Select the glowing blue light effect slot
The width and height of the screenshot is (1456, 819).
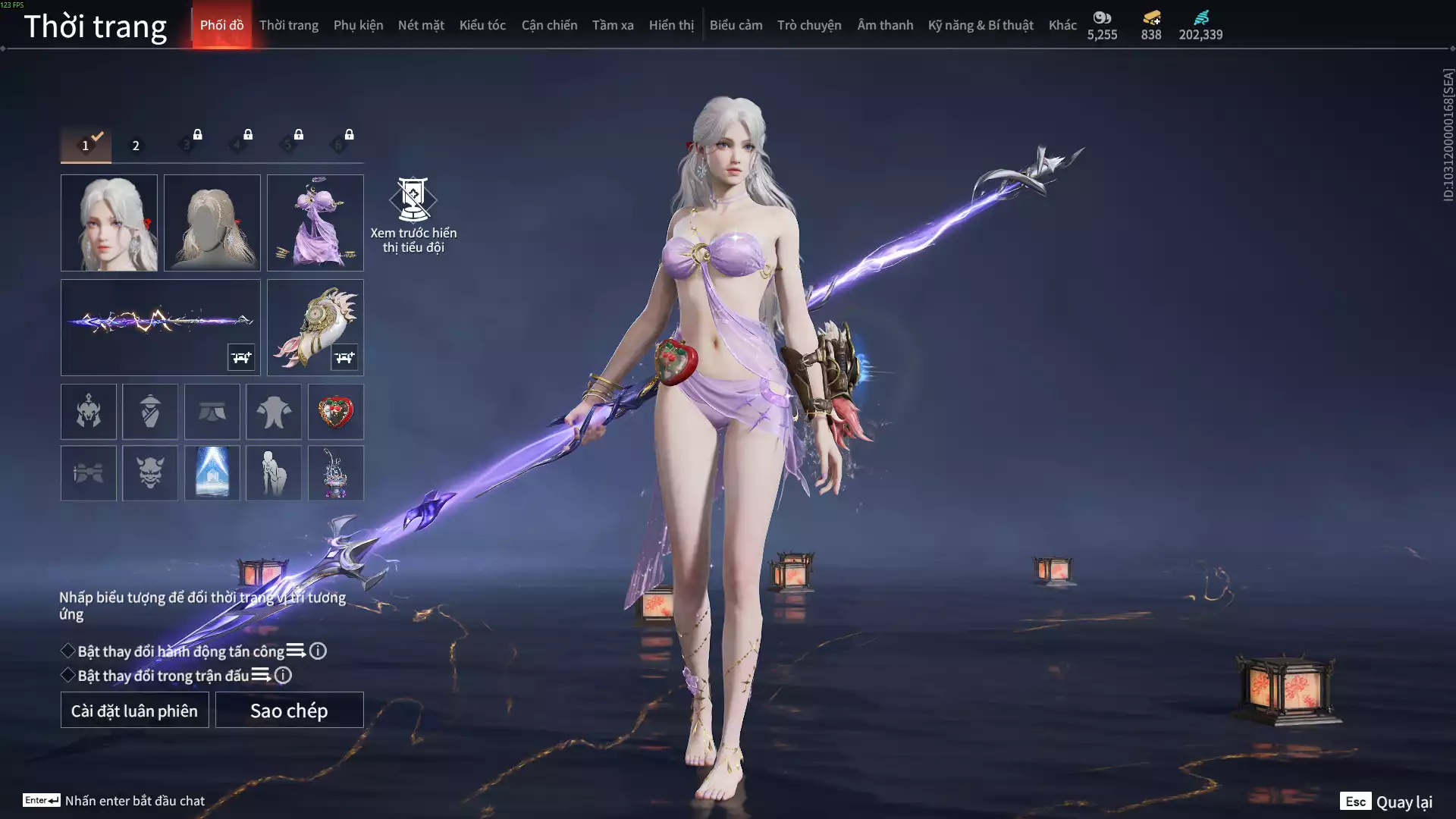click(212, 473)
